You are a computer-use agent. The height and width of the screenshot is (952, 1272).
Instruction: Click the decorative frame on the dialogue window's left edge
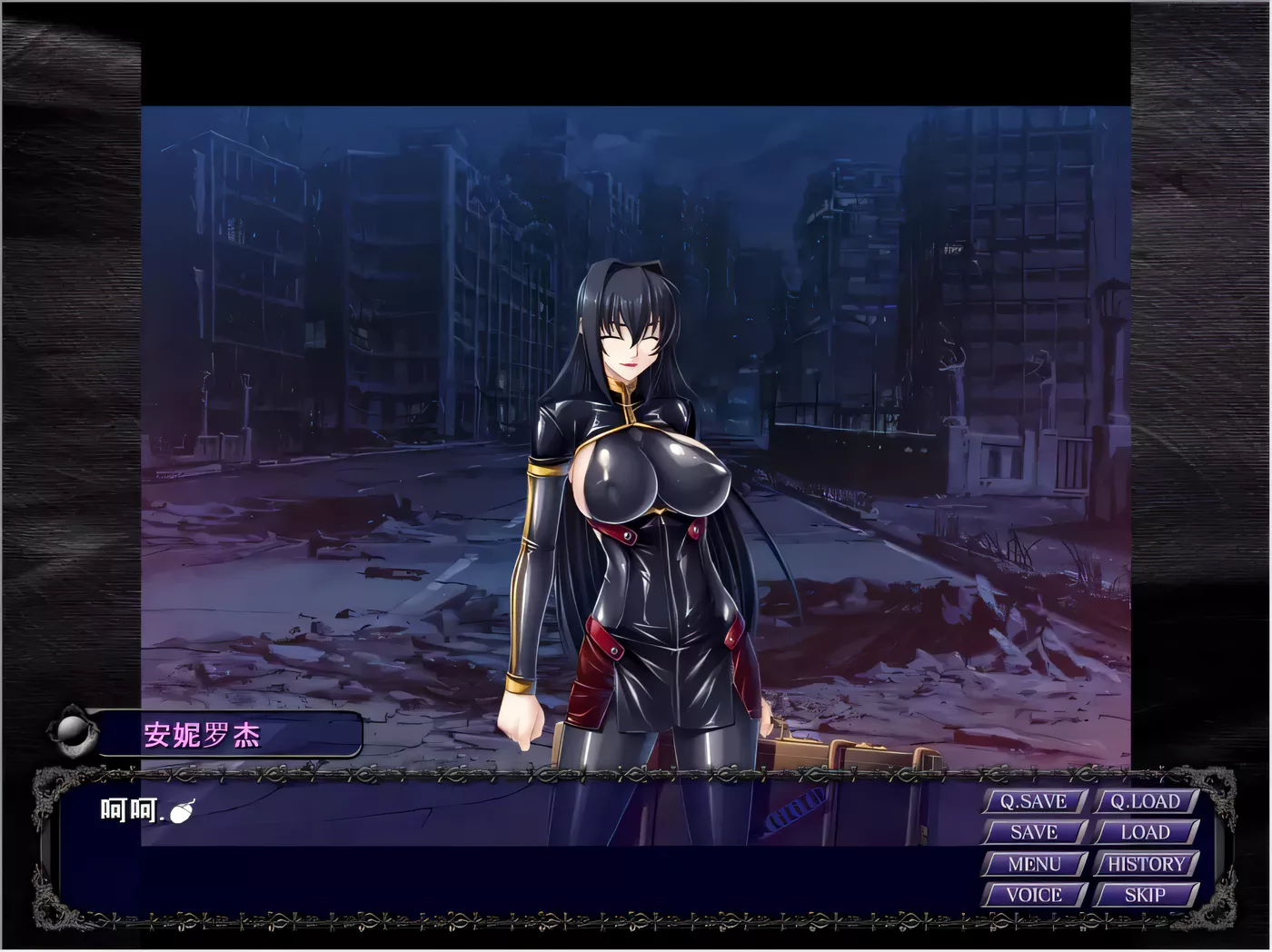(x=40, y=849)
